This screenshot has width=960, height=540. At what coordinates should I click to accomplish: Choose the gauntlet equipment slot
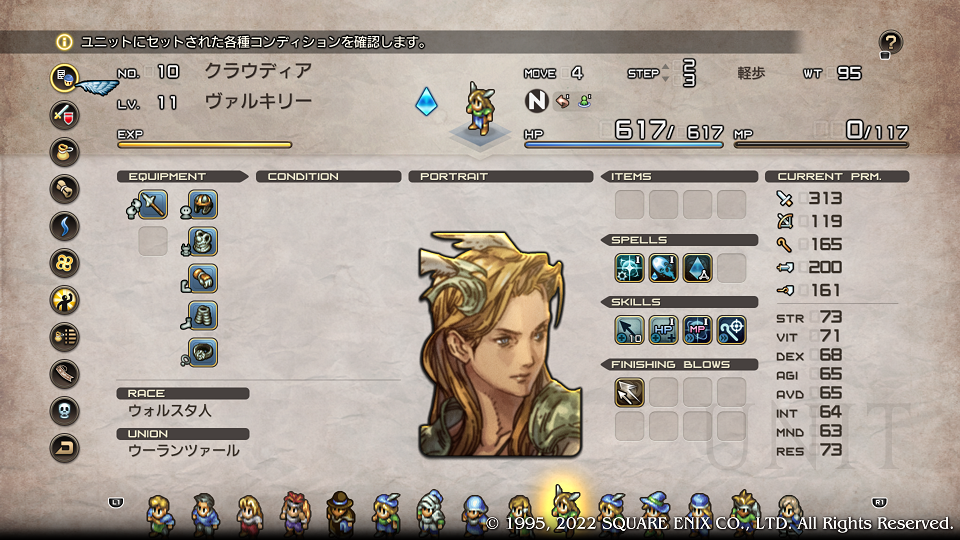coord(203,279)
